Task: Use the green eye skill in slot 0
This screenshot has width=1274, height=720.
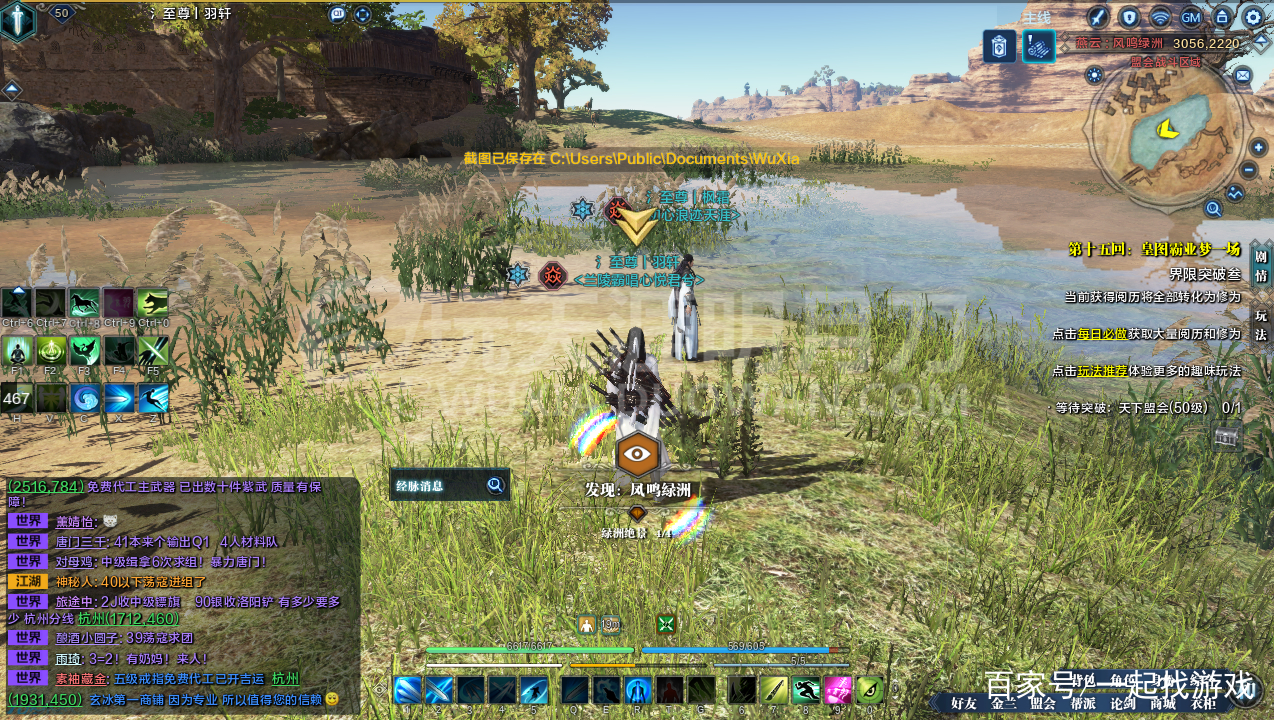Action: pyautogui.click(x=870, y=690)
